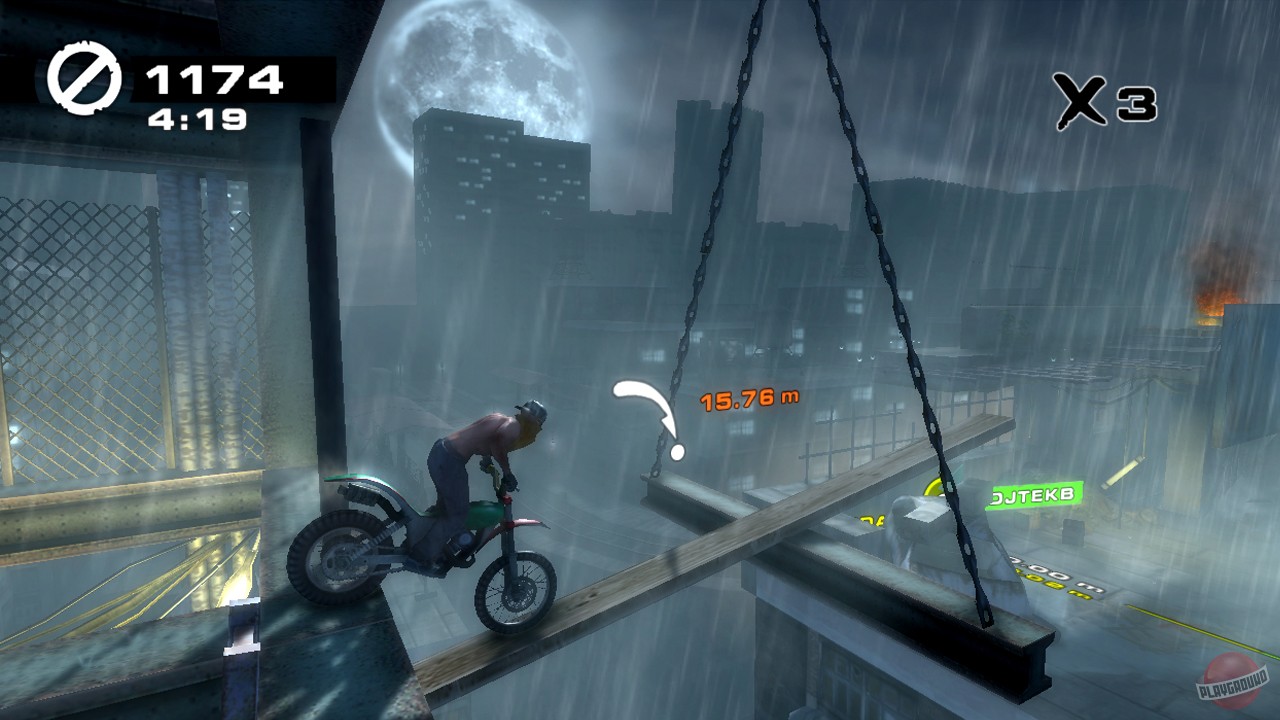Click the green DJTEKB neon sign
Image resolution: width=1280 pixels, height=720 pixels.
coord(1035,494)
